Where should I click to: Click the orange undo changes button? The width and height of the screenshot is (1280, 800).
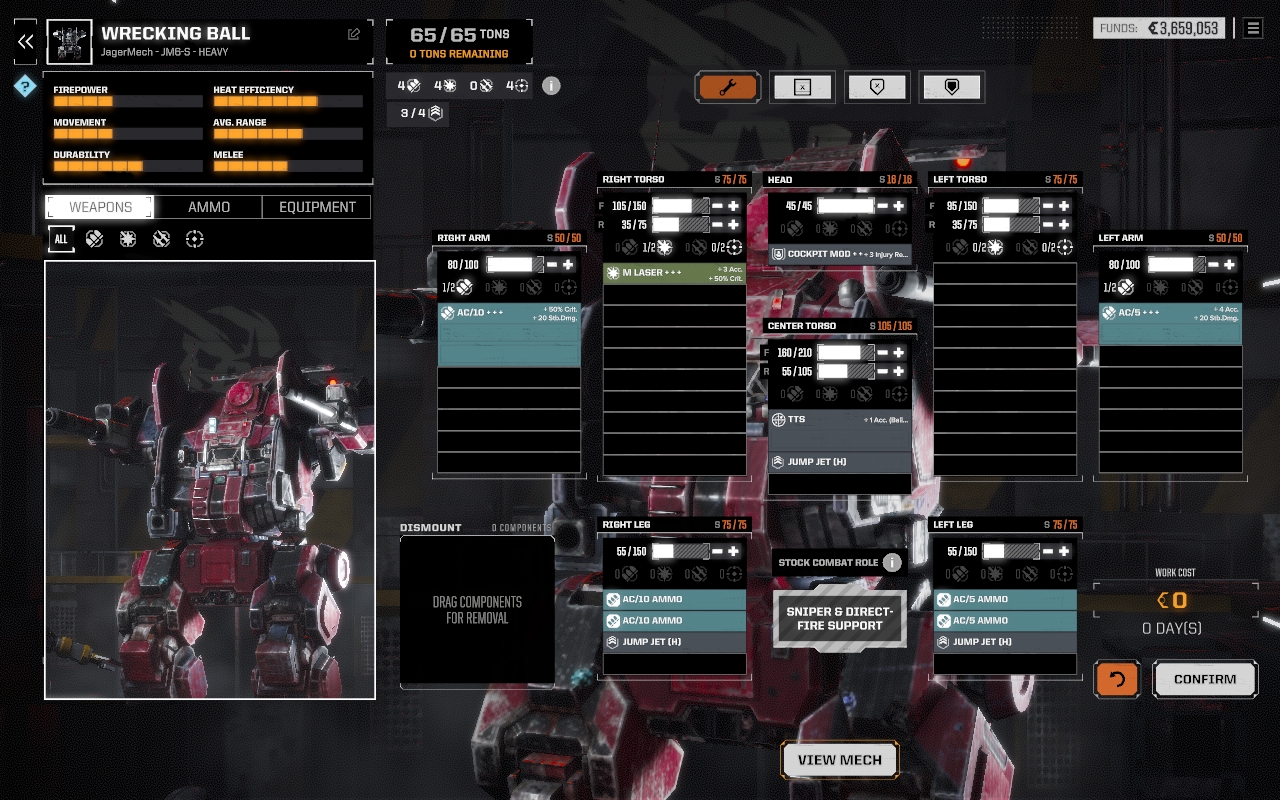[1117, 679]
